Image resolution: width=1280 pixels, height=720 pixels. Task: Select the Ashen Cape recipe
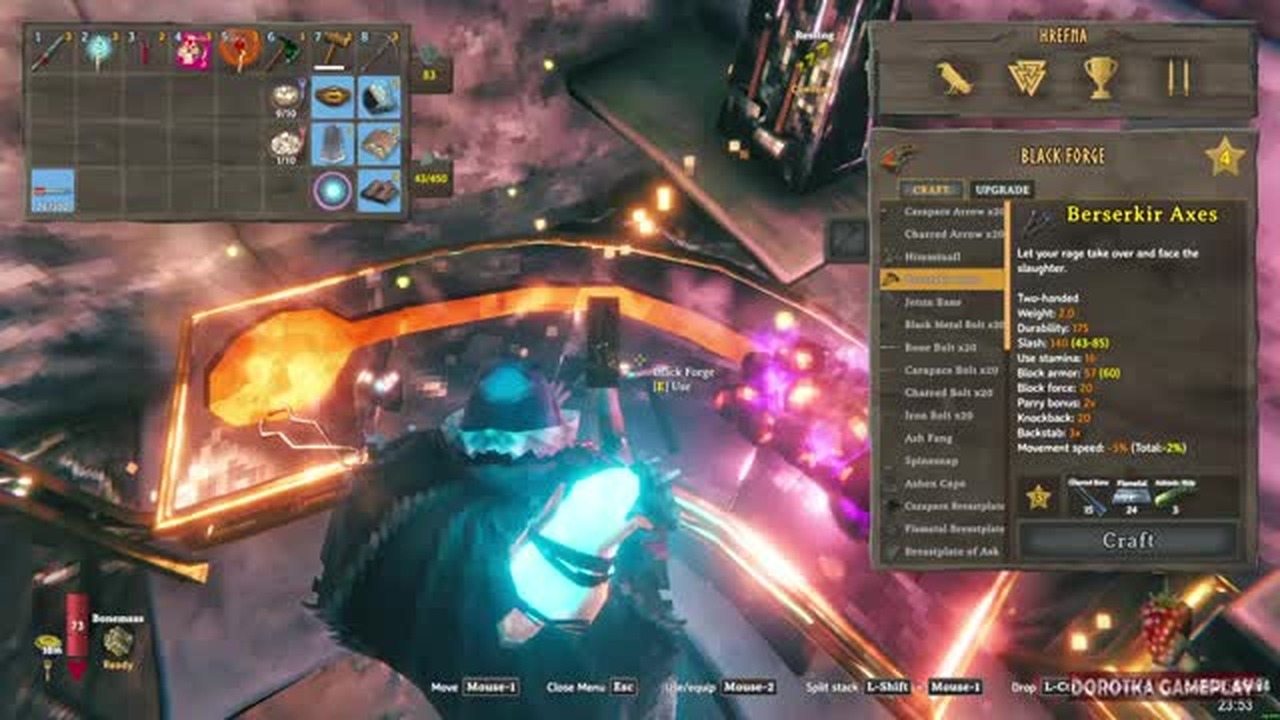(x=934, y=483)
